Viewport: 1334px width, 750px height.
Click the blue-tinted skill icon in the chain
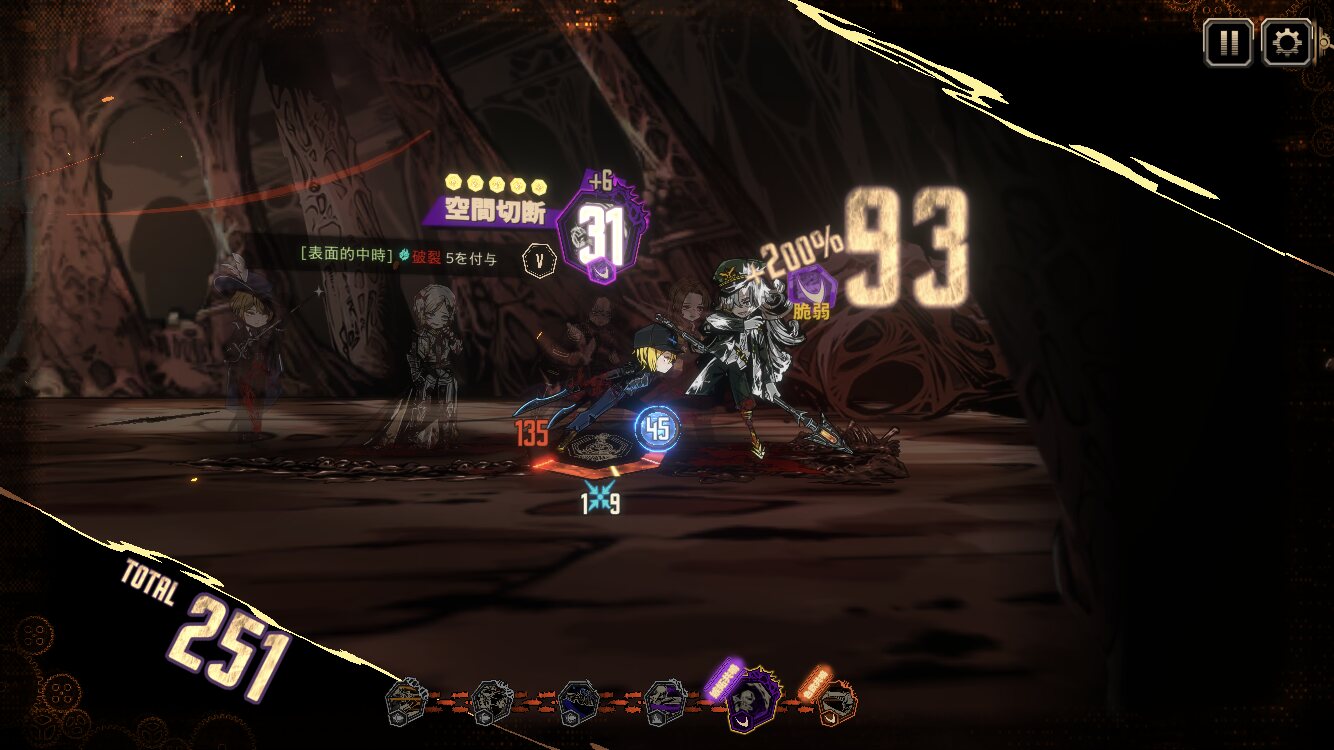(x=578, y=702)
